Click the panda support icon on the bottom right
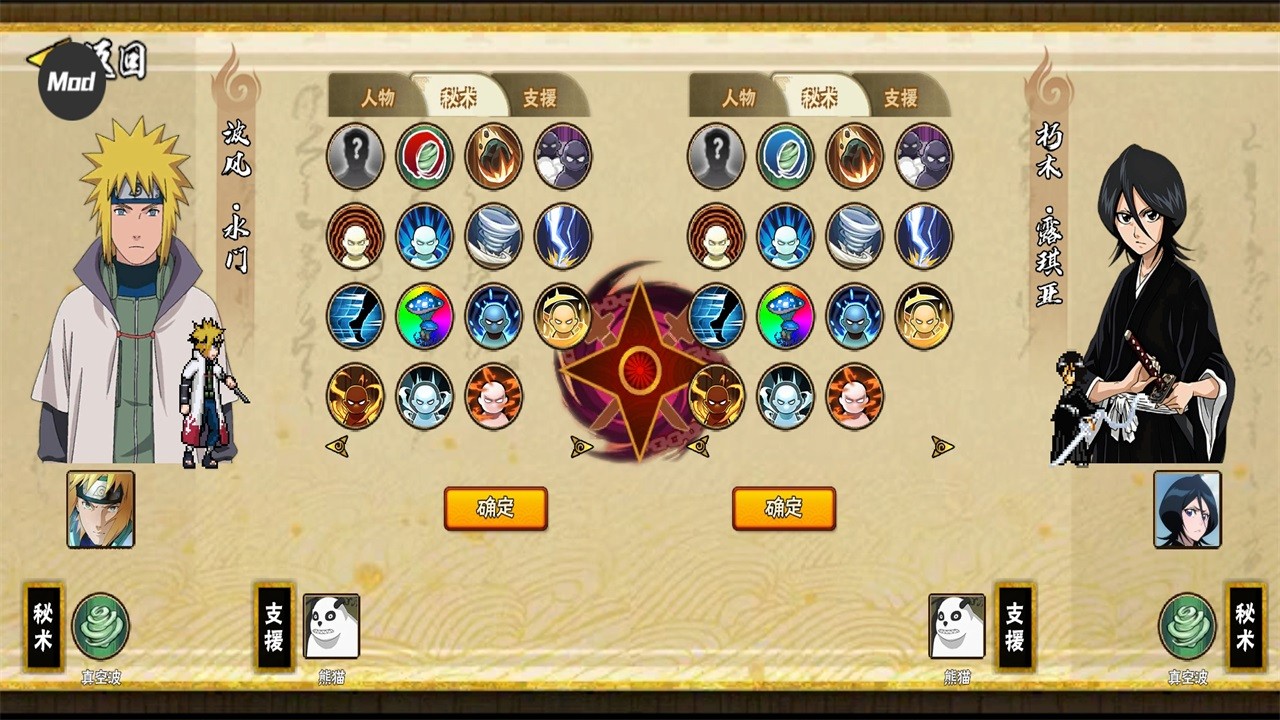Viewport: 1280px width, 720px height. click(x=956, y=625)
